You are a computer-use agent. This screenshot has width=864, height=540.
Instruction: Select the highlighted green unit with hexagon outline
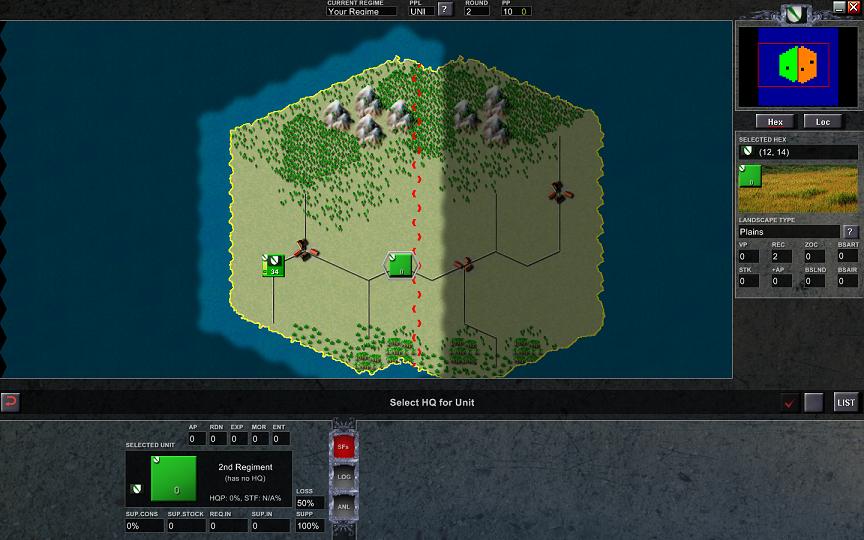tap(400, 265)
